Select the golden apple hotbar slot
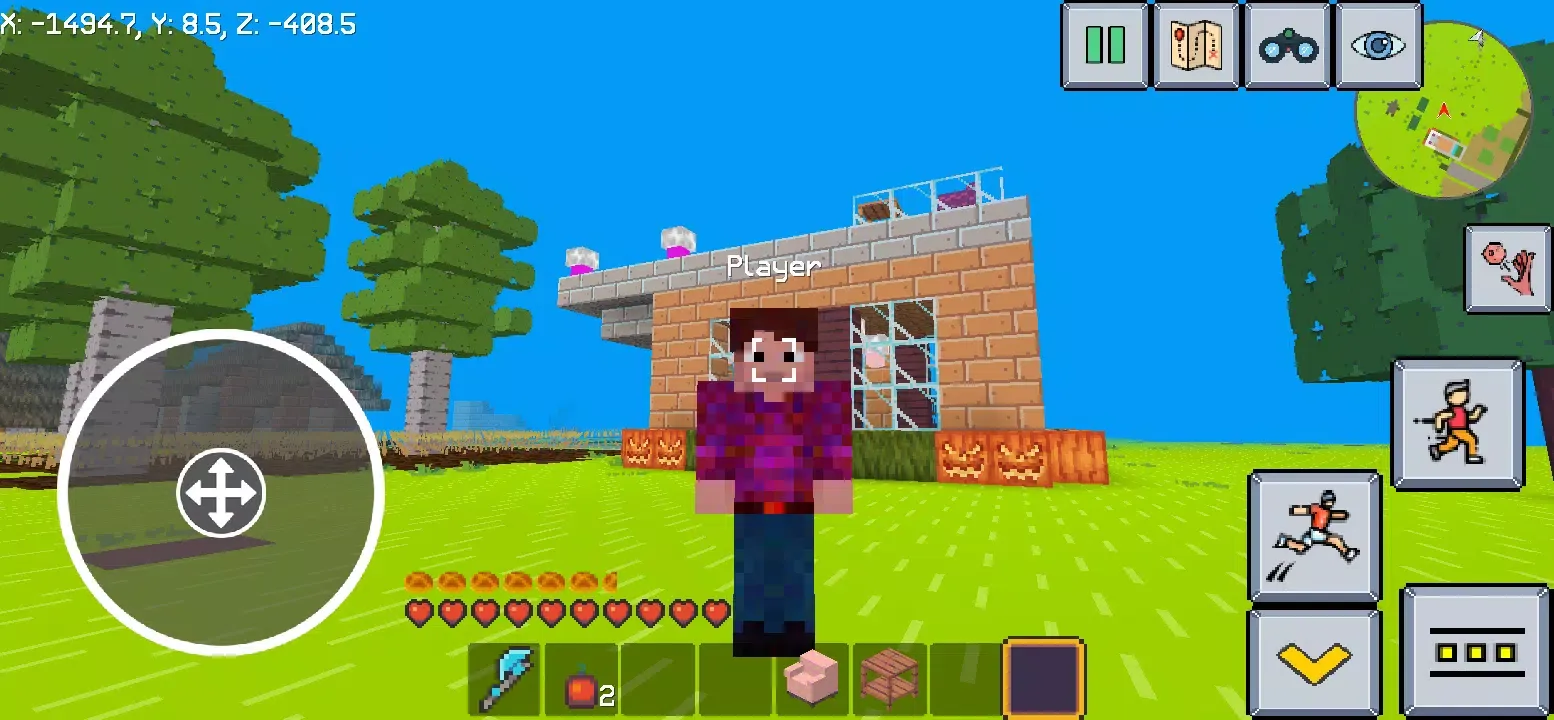 (x=581, y=678)
